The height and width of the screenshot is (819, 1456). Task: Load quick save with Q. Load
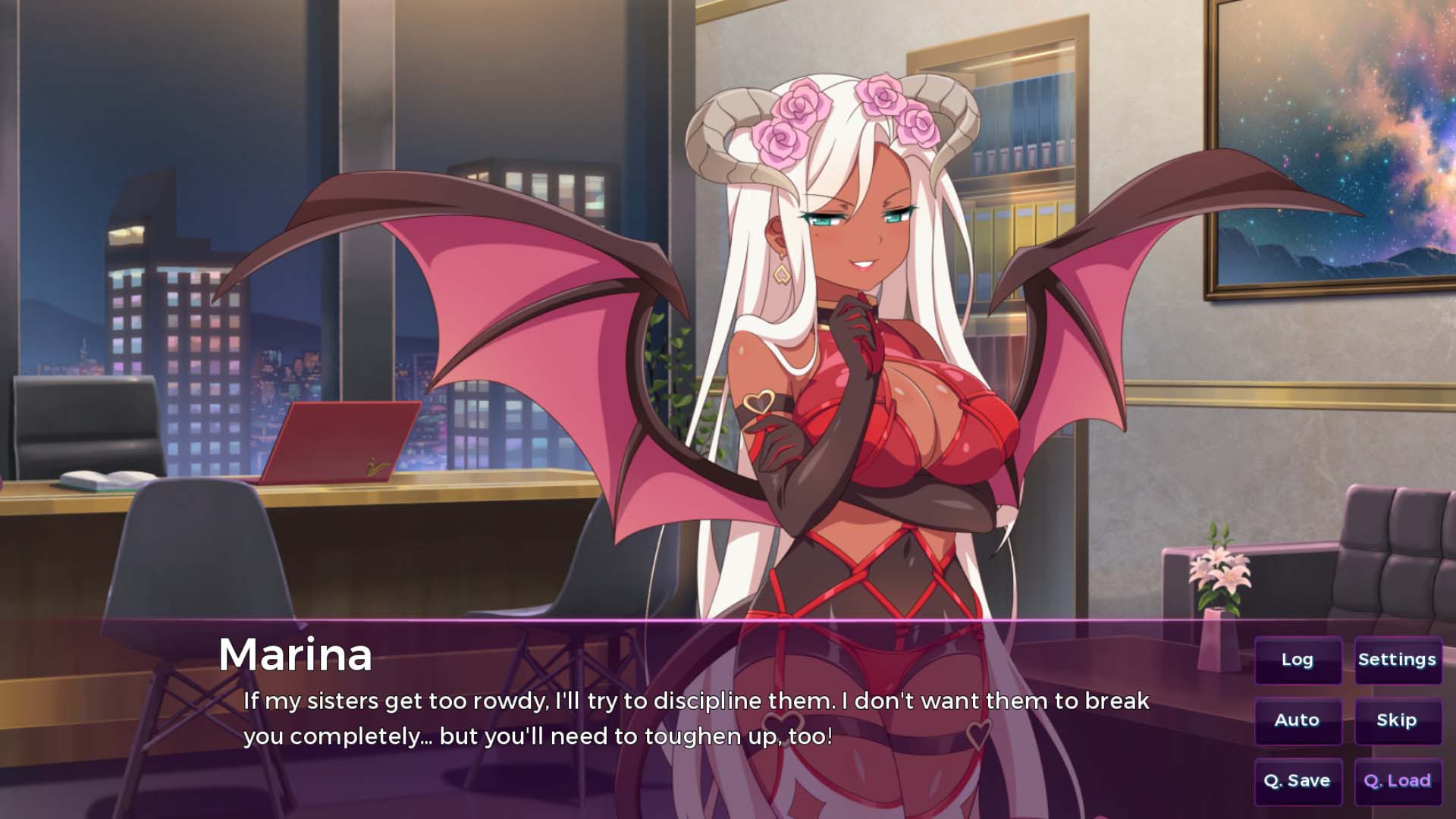point(1398,781)
